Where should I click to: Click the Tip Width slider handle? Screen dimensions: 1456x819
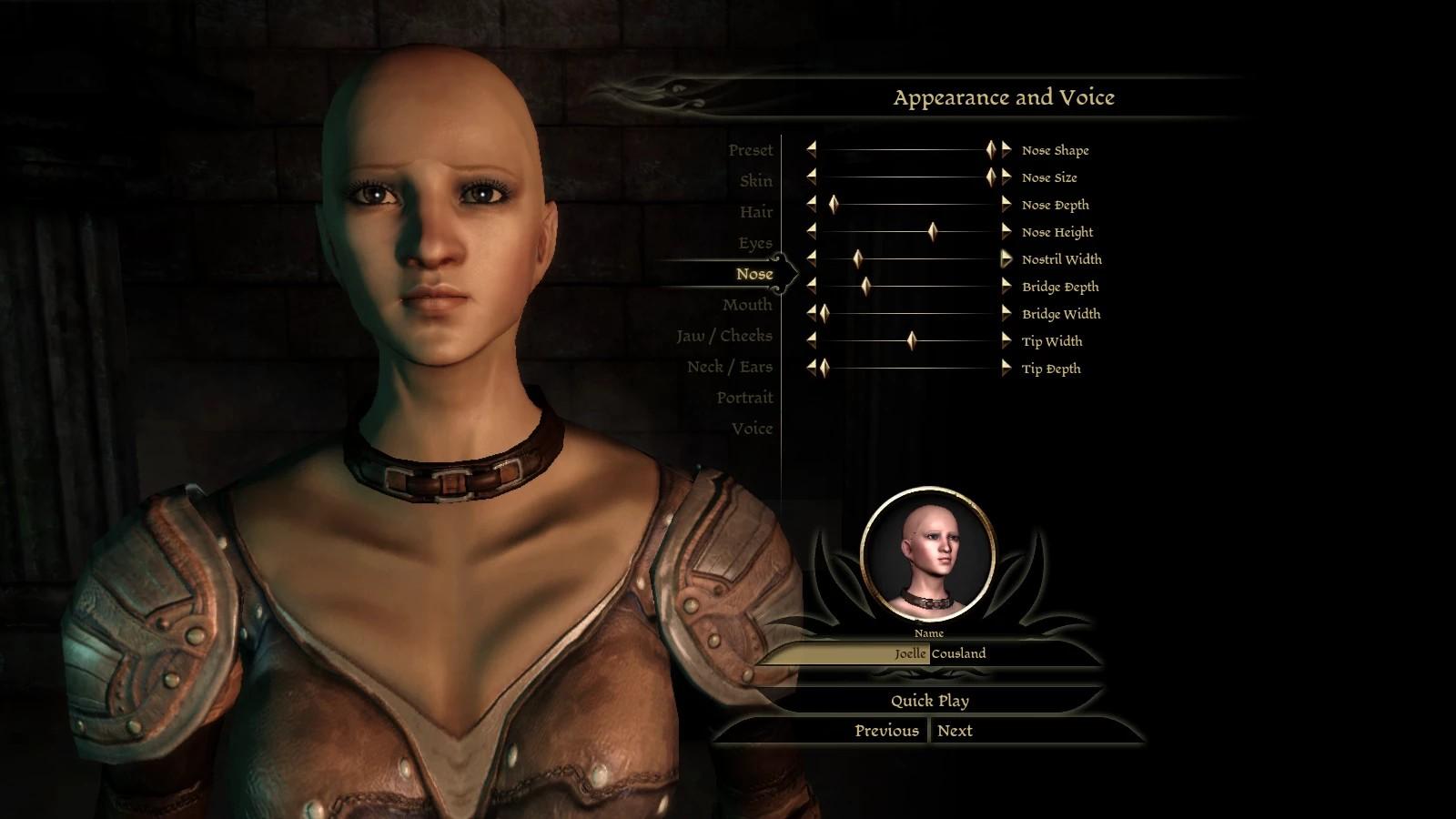coord(912,341)
